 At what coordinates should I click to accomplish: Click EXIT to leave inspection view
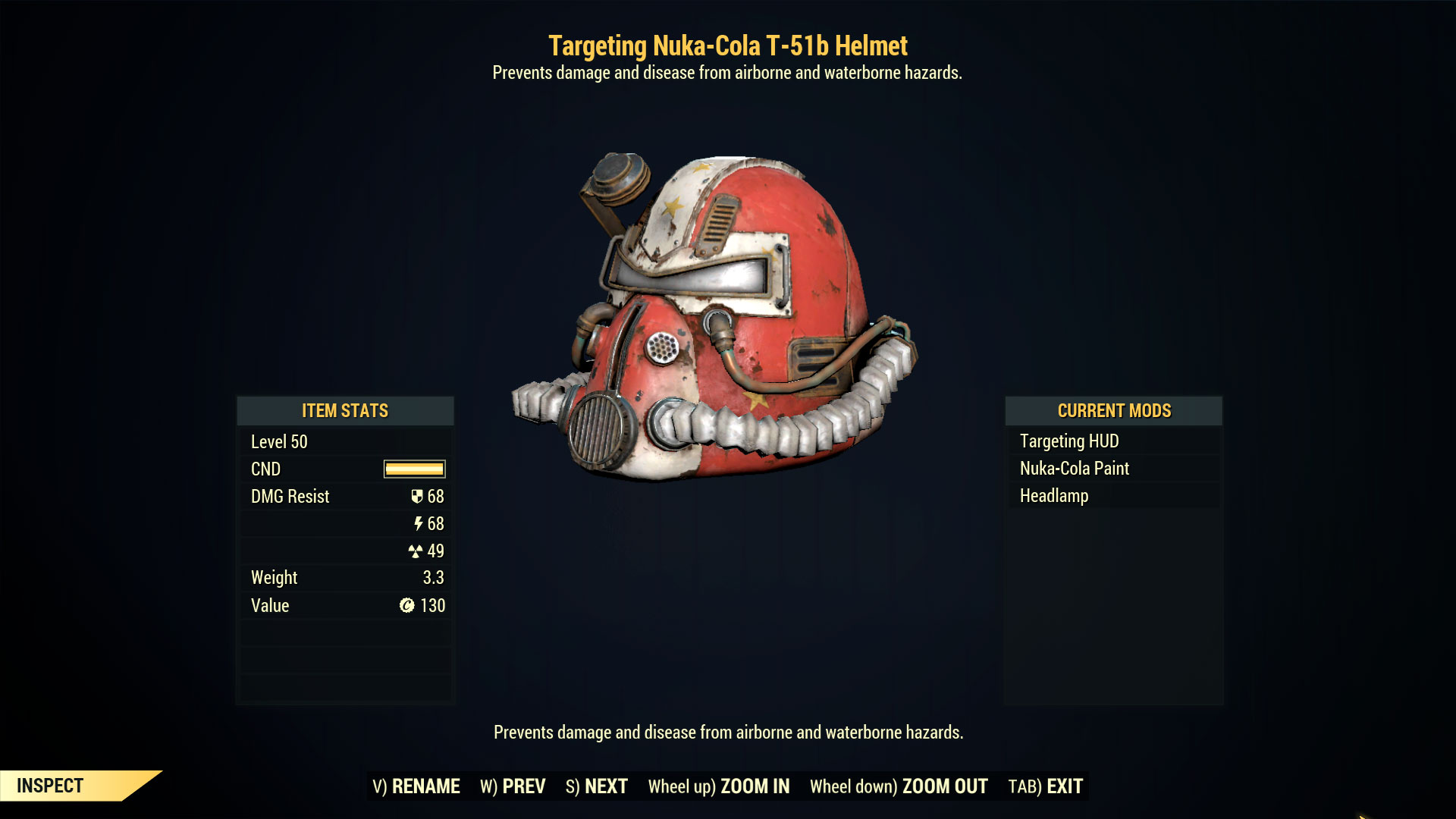tap(1062, 786)
